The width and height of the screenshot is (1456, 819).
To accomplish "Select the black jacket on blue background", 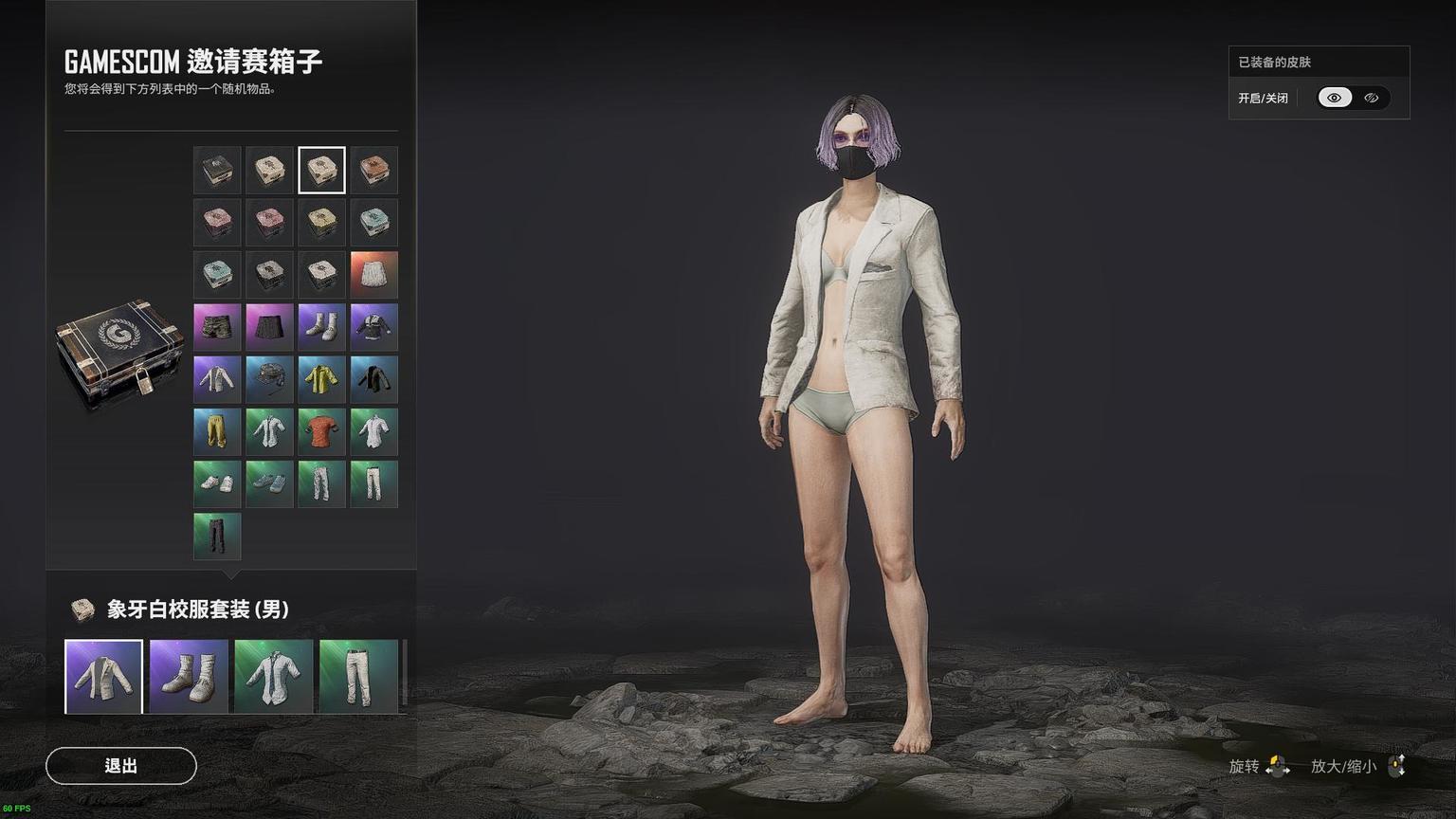I will [373, 379].
